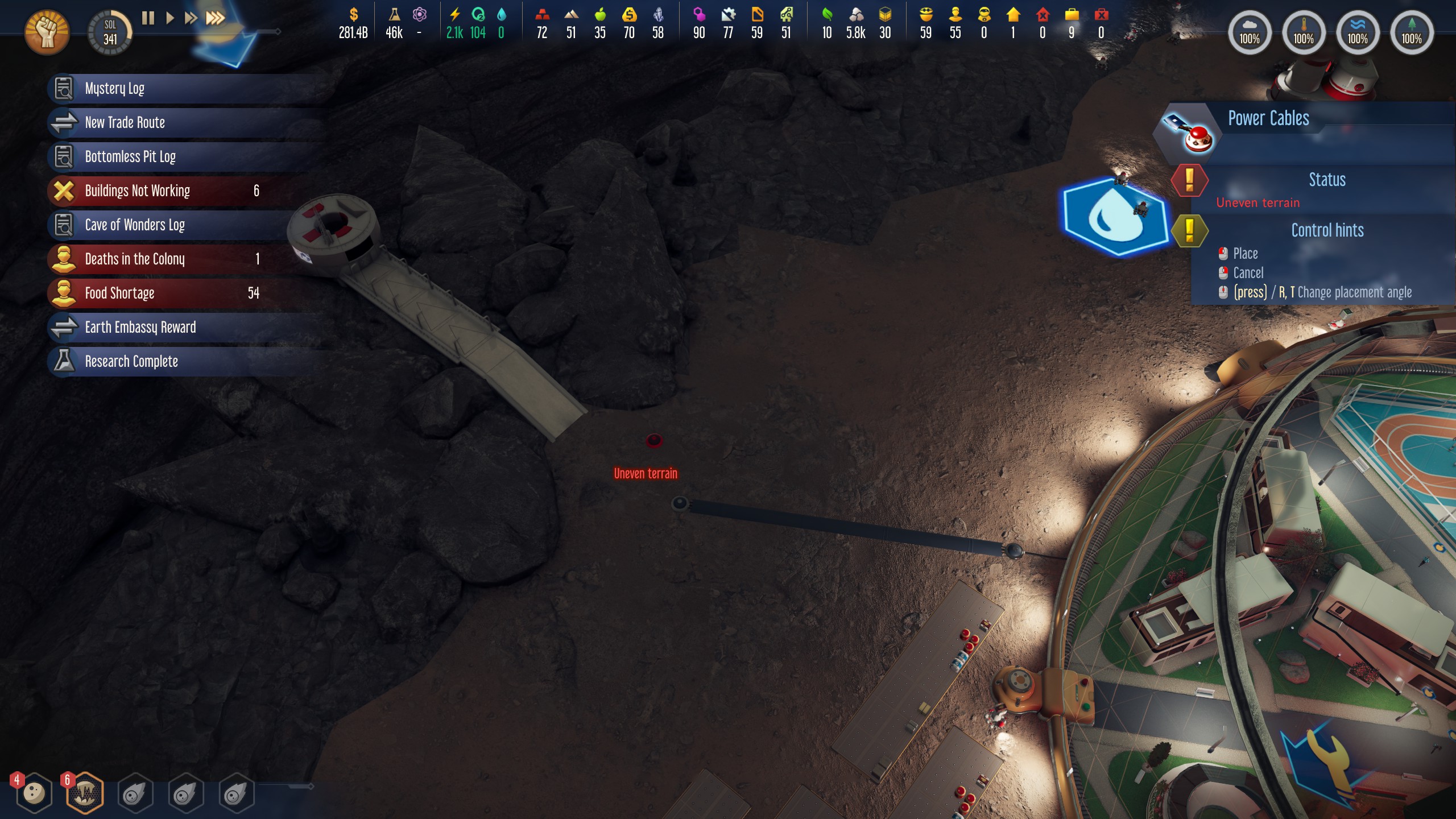Set game to normal play speed

[x=169, y=18]
